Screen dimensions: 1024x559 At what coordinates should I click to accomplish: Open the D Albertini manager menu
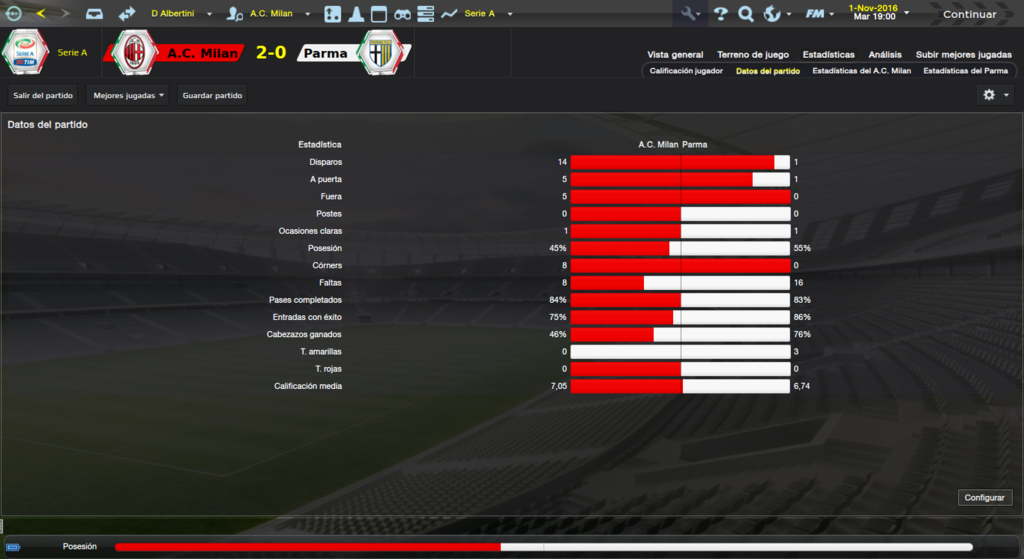[x=181, y=14]
